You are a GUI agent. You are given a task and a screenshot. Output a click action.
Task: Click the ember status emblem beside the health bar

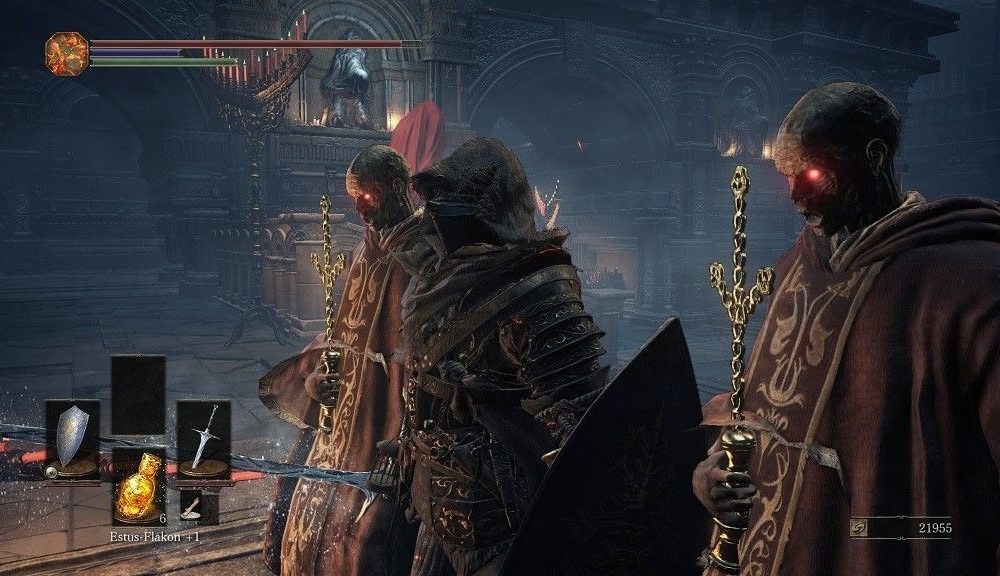tap(67, 53)
